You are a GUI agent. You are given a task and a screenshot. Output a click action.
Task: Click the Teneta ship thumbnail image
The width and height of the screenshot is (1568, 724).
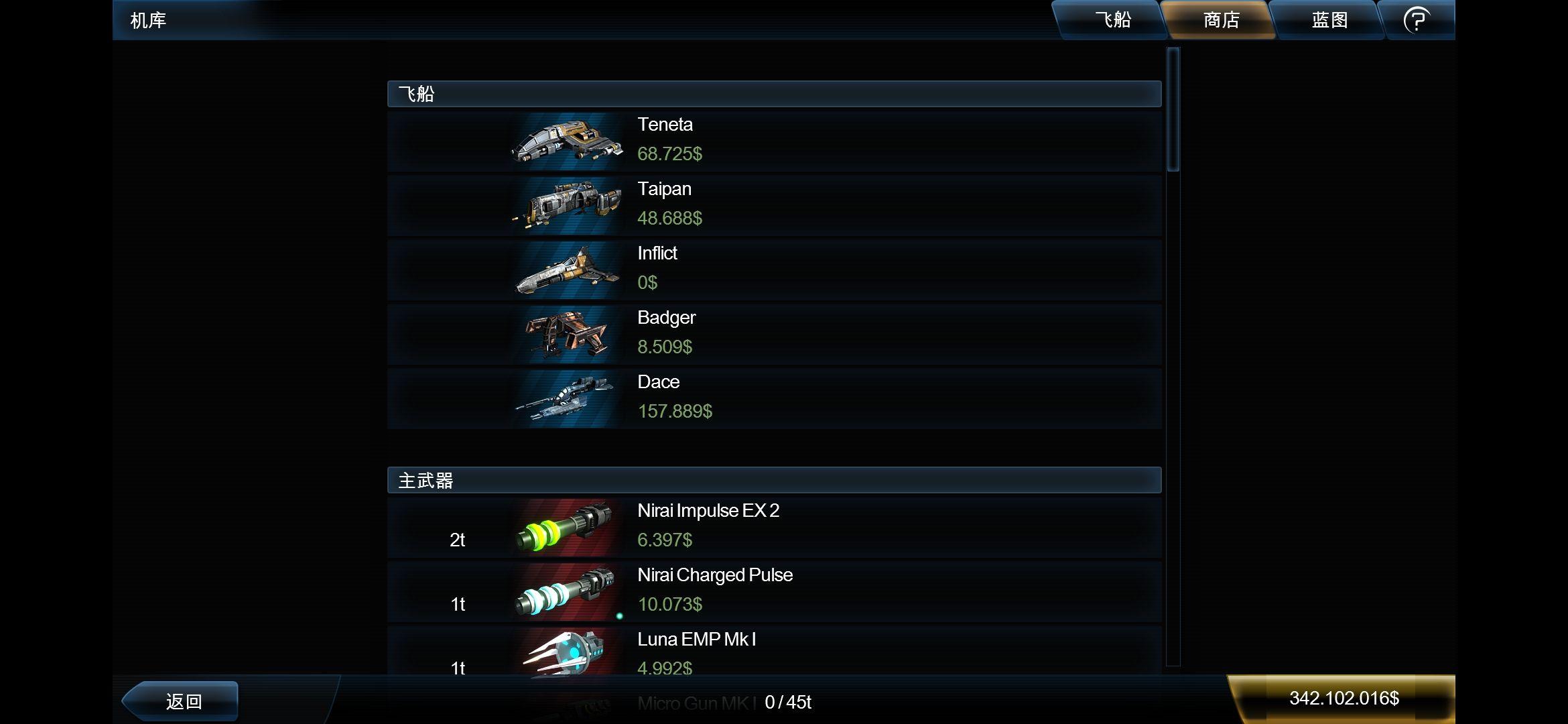567,141
